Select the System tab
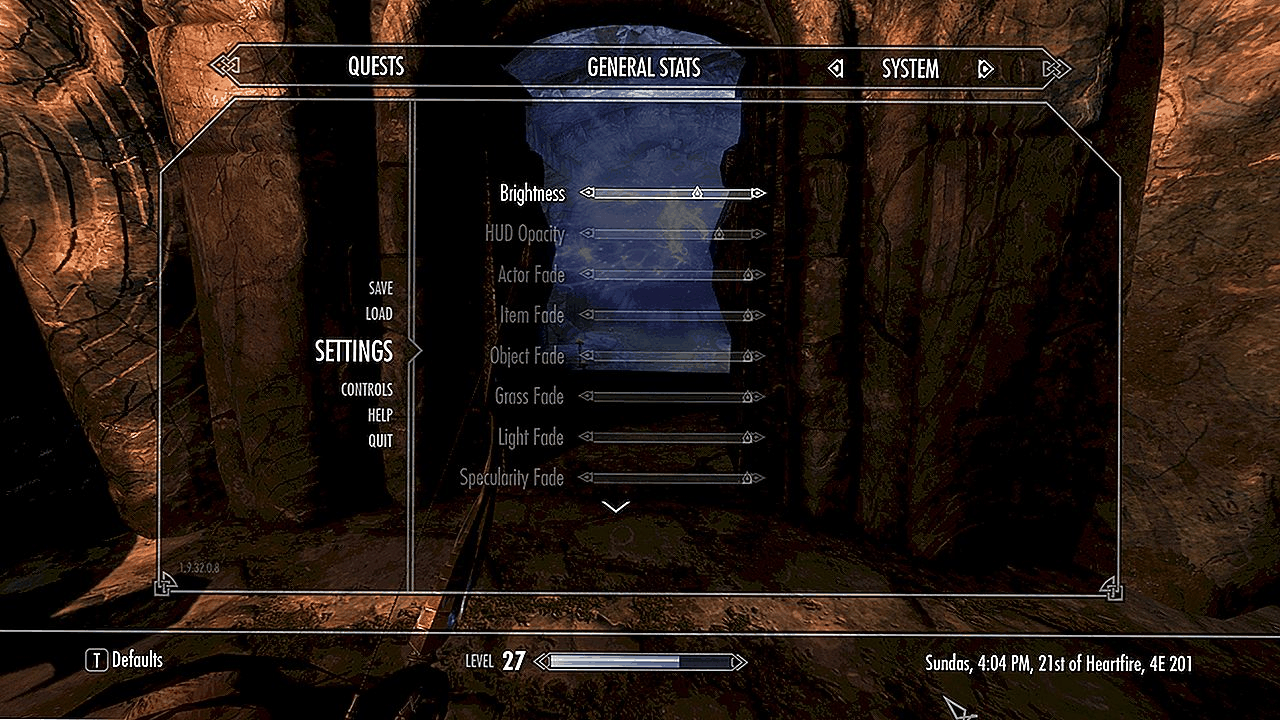The height and width of the screenshot is (720, 1280). click(x=910, y=69)
